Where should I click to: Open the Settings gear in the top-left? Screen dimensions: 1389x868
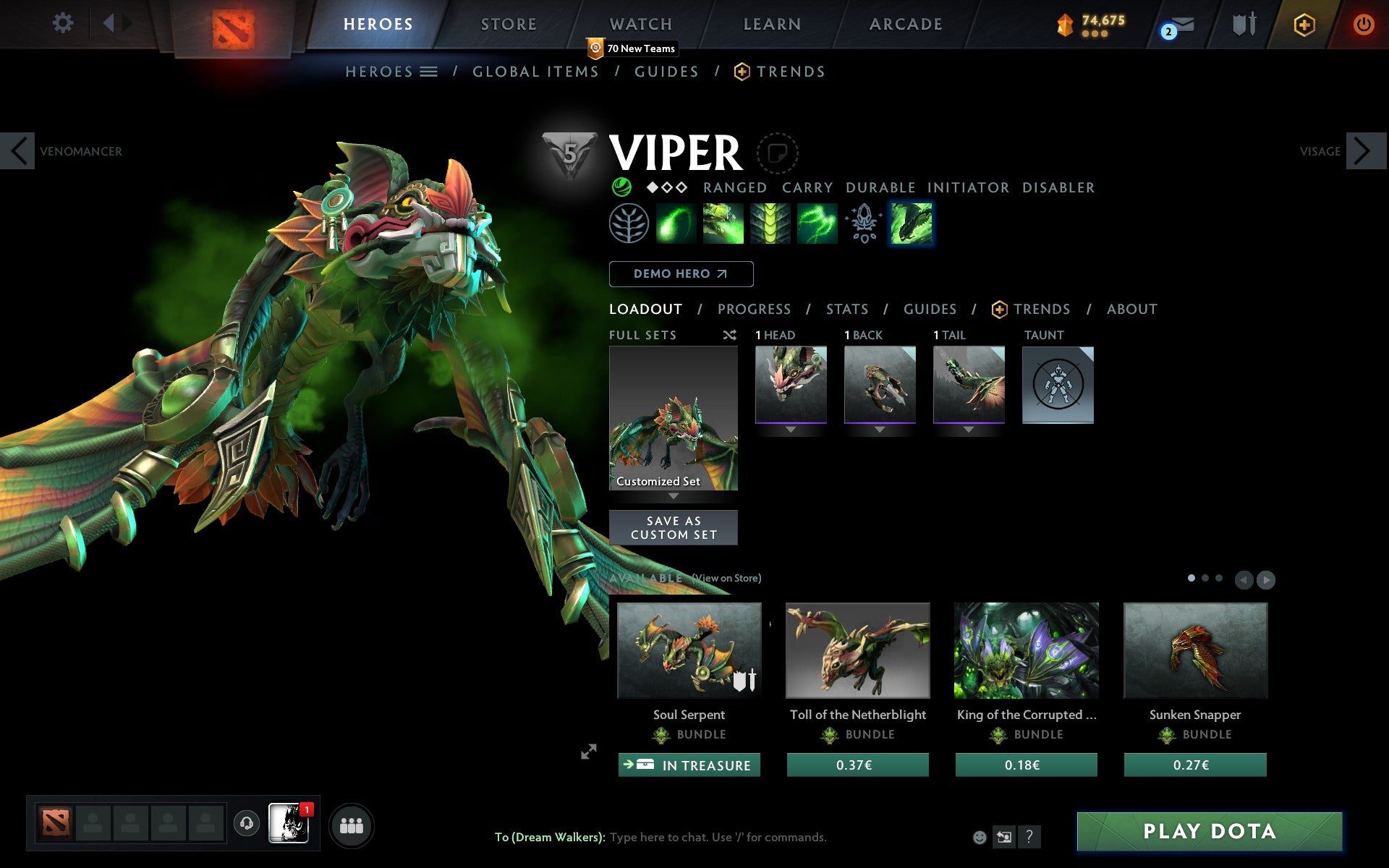click(x=64, y=23)
